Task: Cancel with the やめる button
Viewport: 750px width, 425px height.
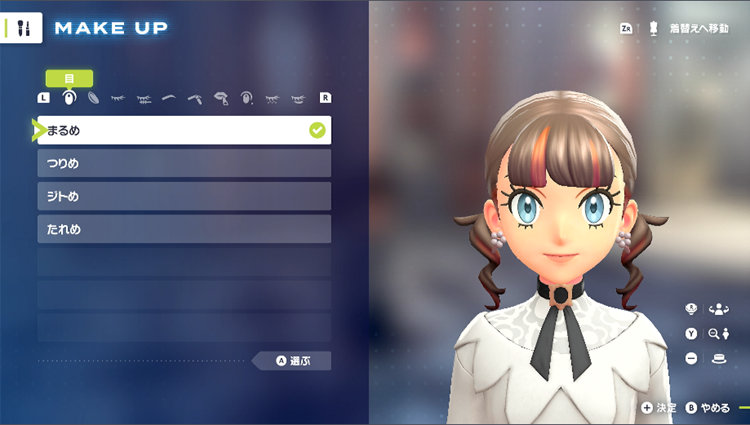Action: 709,407
